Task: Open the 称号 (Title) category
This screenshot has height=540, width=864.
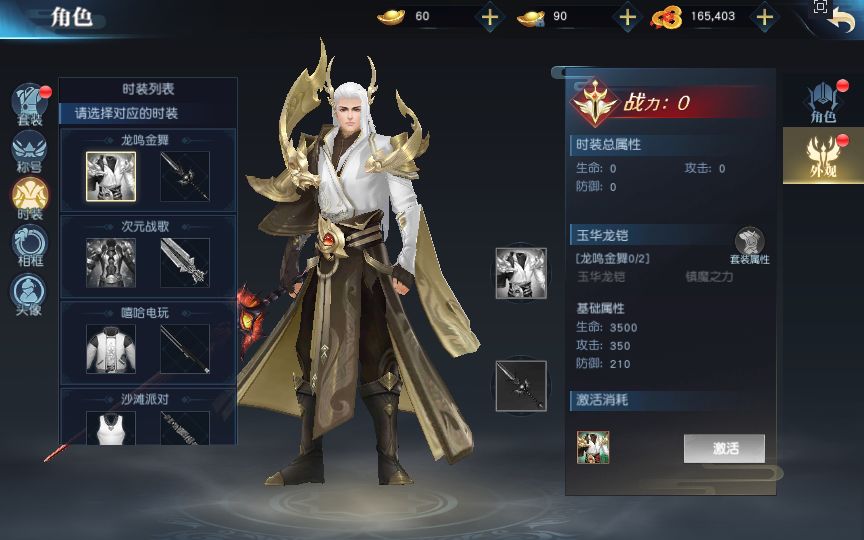Action: [x=29, y=150]
